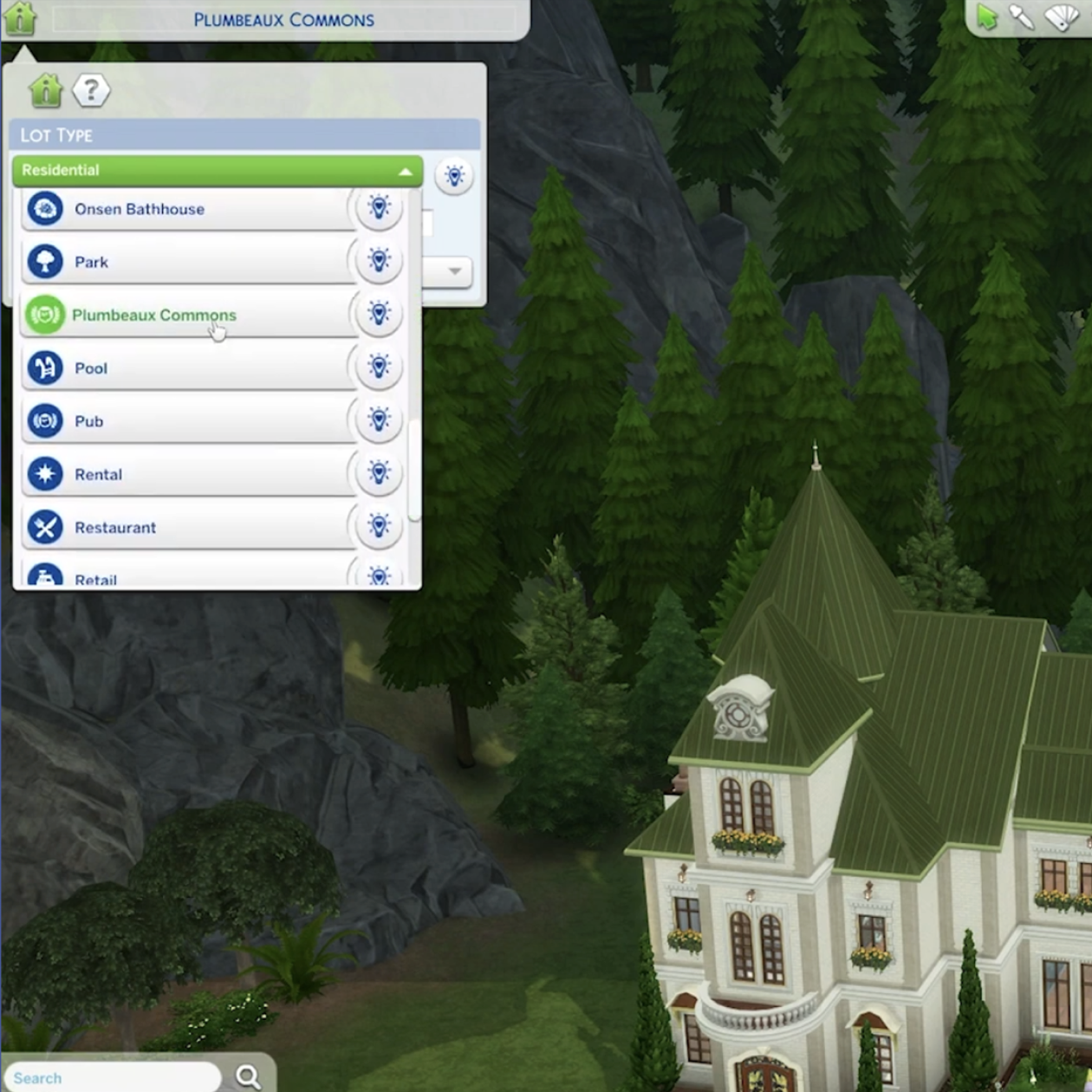Click the magnifying glass search icon

(248, 1076)
